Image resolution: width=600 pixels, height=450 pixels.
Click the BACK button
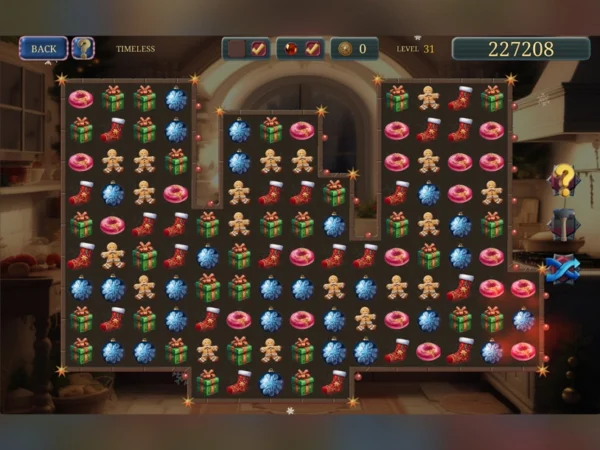[x=43, y=48]
